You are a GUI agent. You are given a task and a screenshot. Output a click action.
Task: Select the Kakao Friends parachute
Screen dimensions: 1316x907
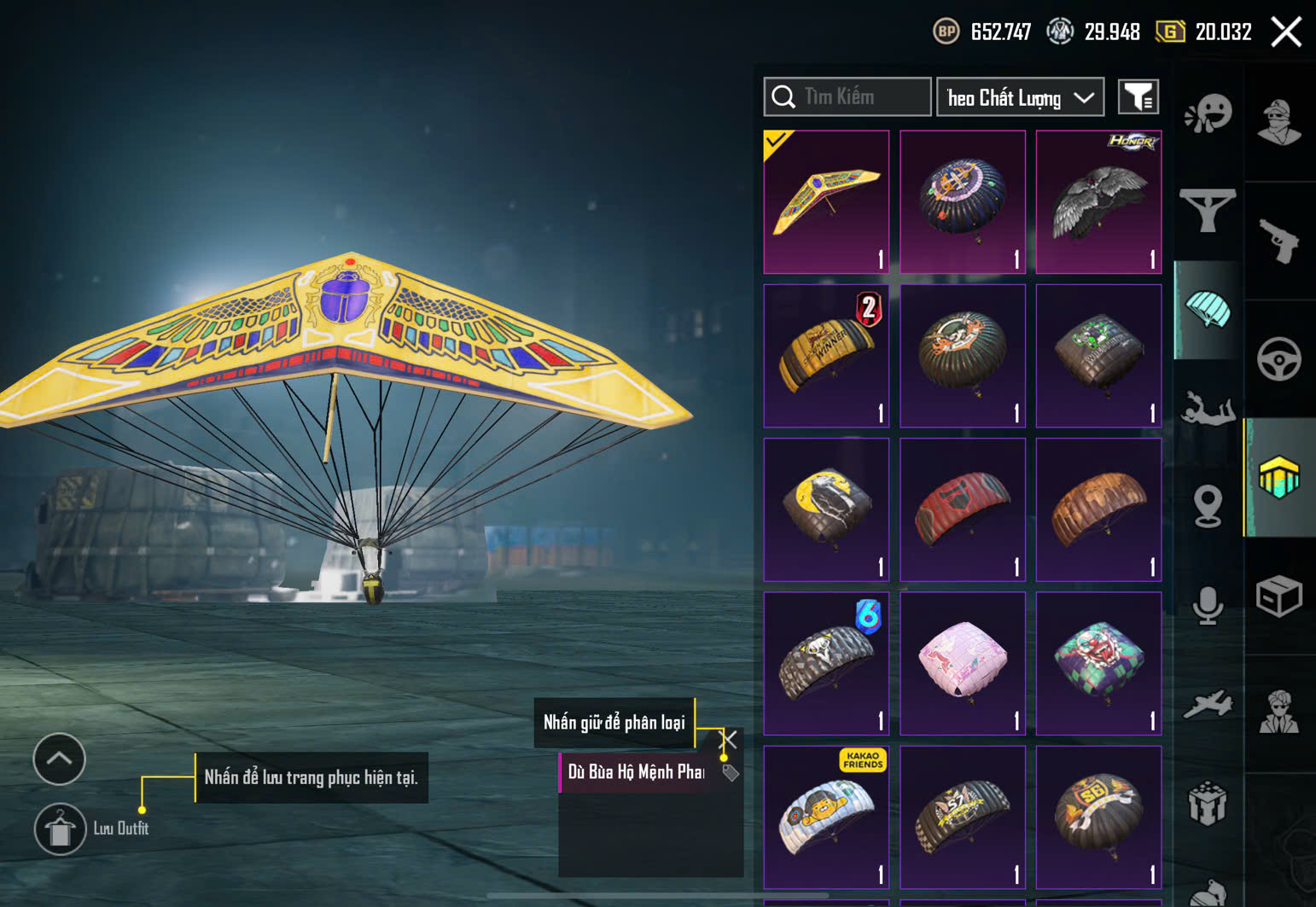[x=826, y=817]
